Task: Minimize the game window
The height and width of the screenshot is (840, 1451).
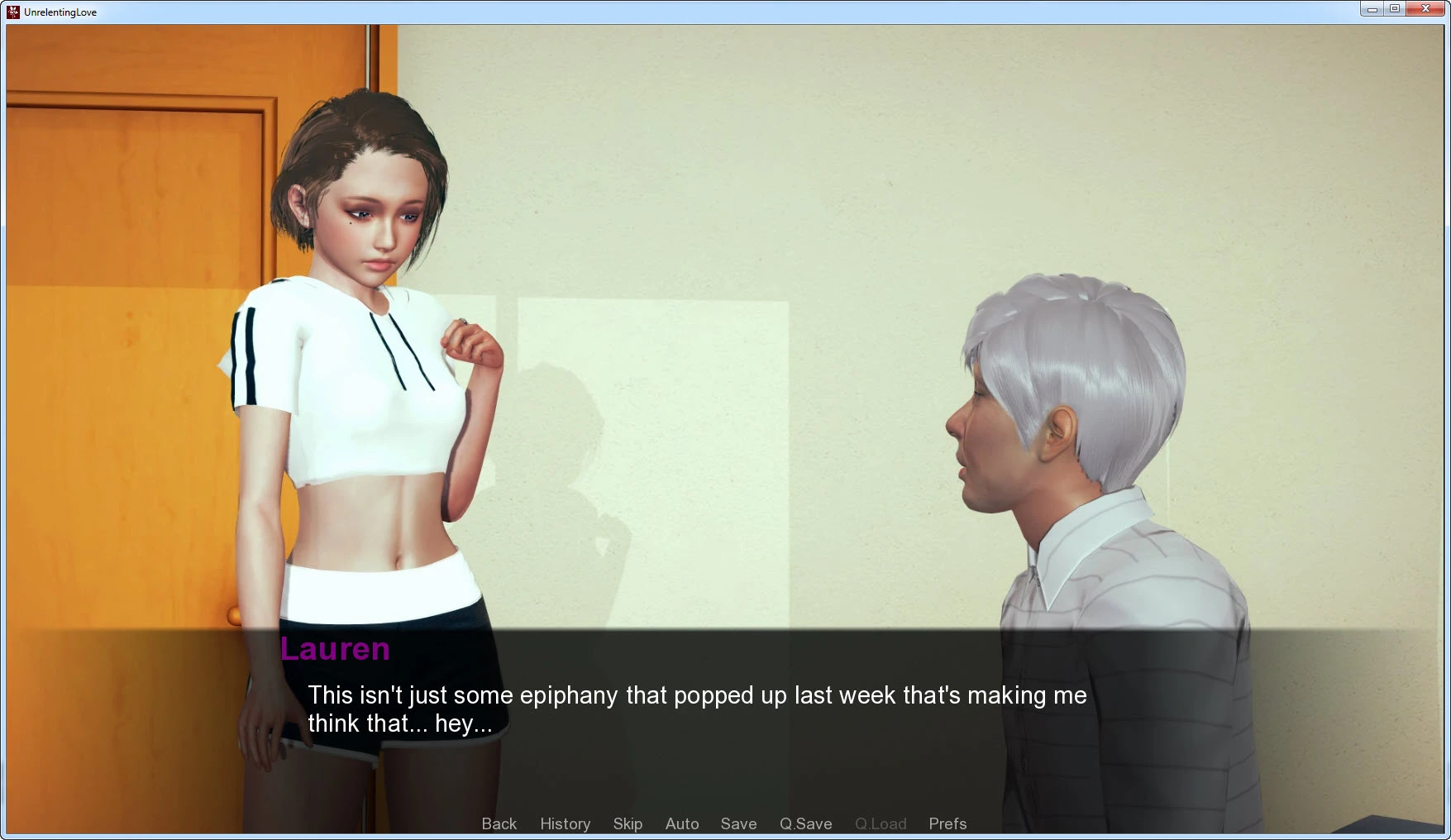Action: 1372,9
